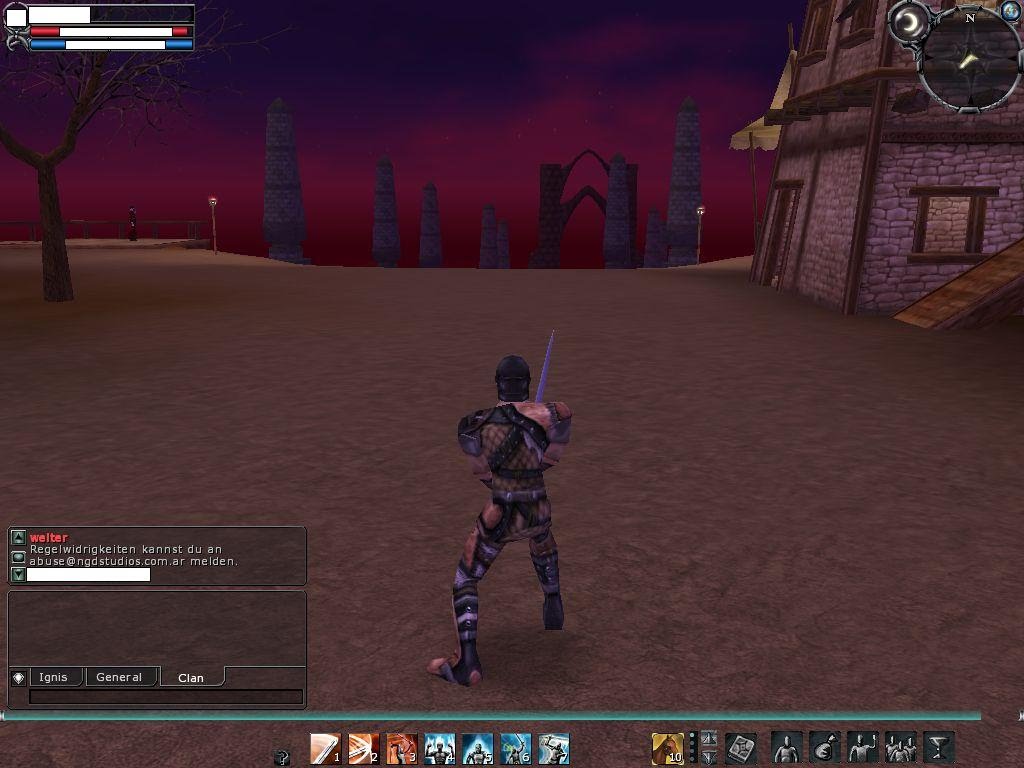Open the group of figures menu icon
Viewport: 1024px width, 768px height.
[x=900, y=747]
